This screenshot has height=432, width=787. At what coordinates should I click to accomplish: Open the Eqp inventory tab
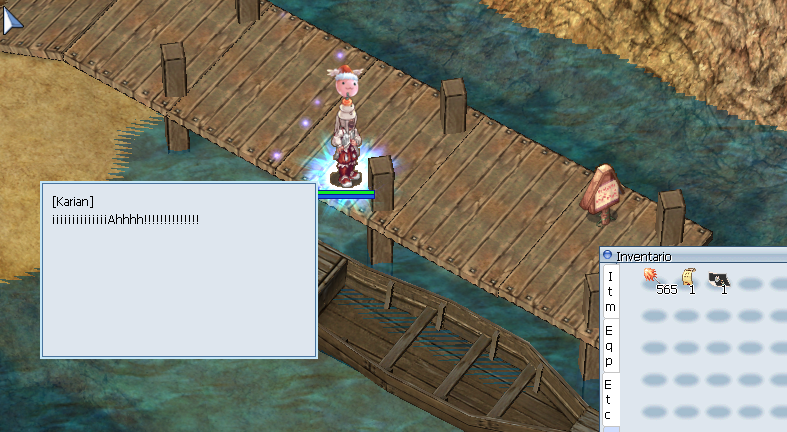point(610,344)
